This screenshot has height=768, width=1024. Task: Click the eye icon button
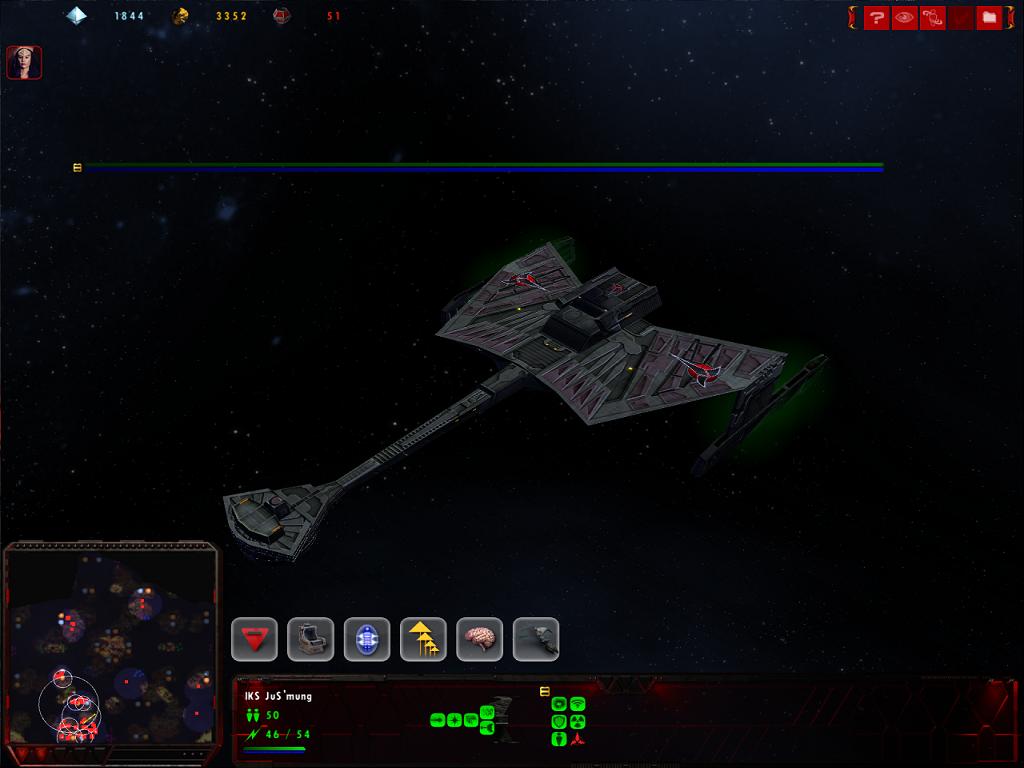(x=905, y=18)
